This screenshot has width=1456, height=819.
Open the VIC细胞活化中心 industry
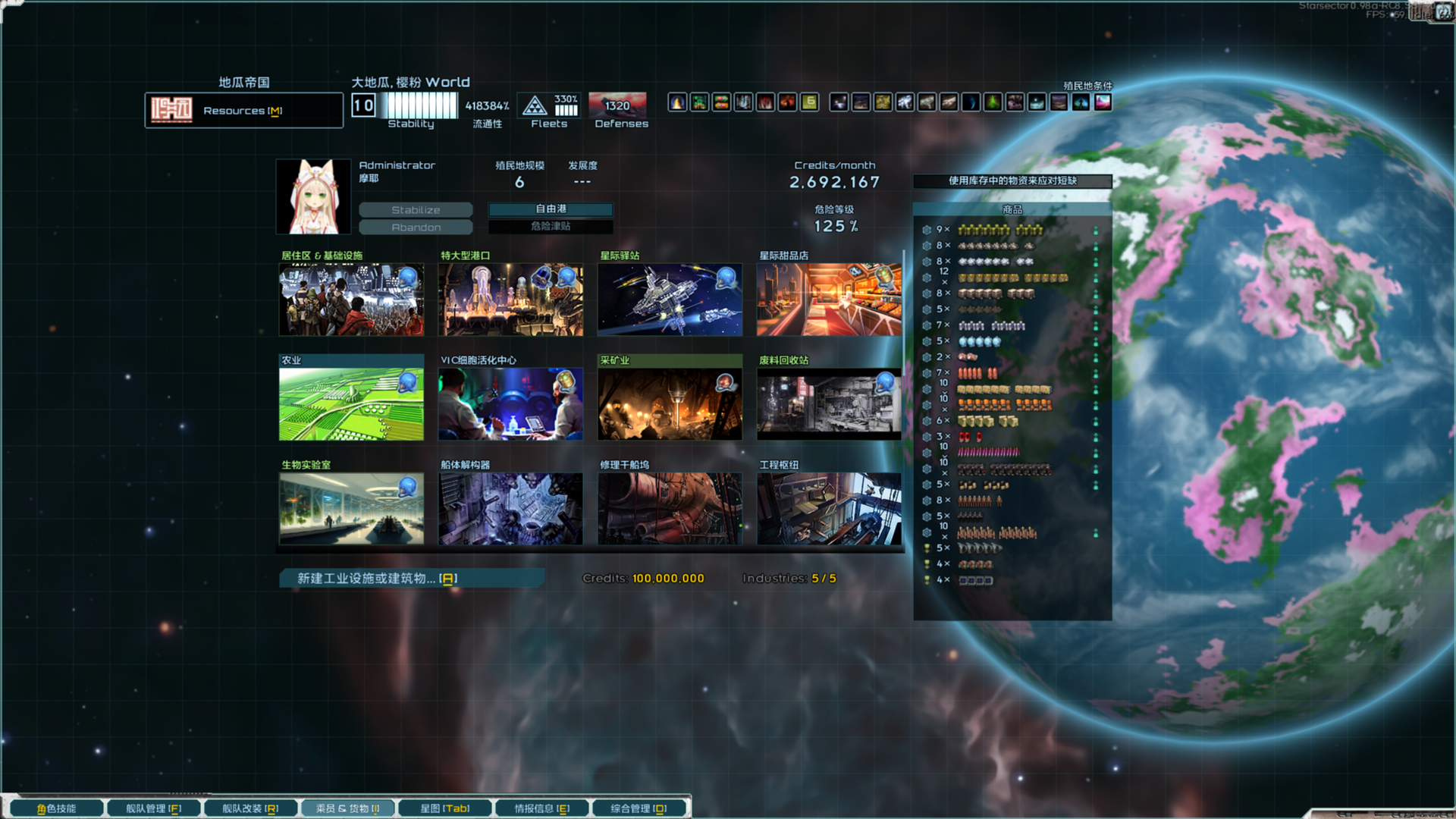tap(510, 403)
